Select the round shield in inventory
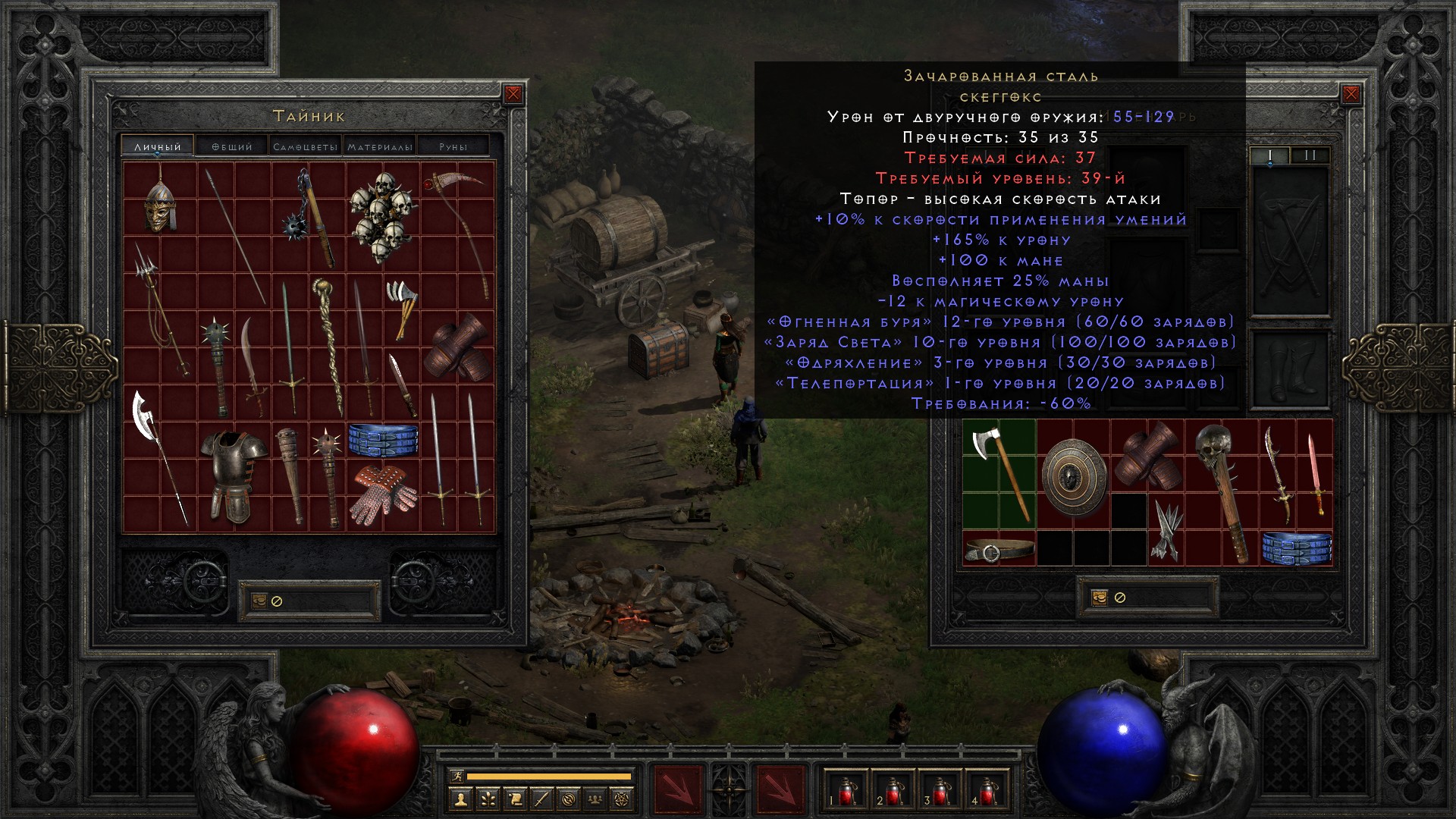This screenshot has height=819, width=1456. [1073, 475]
